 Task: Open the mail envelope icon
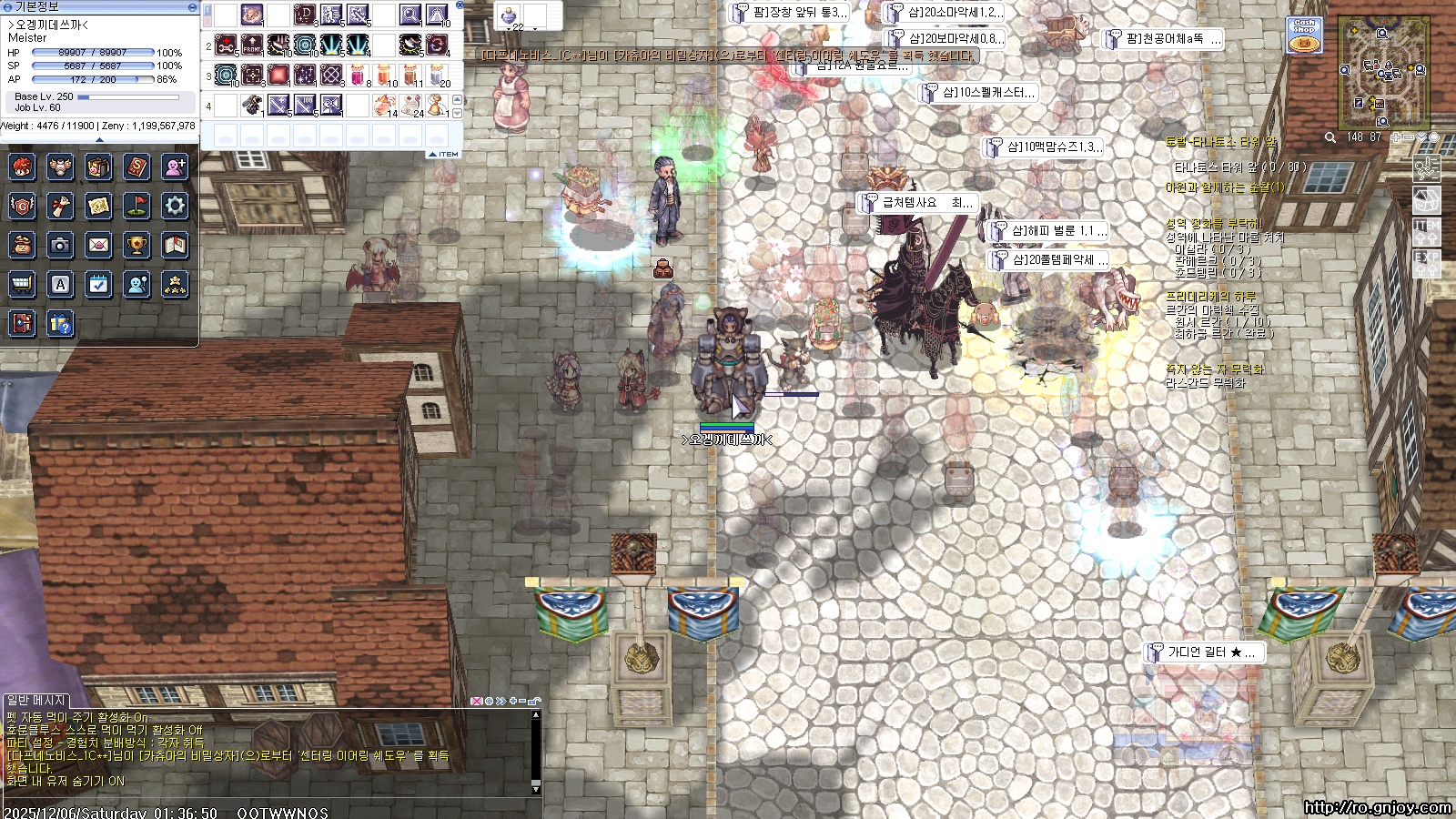[x=98, y=245]
